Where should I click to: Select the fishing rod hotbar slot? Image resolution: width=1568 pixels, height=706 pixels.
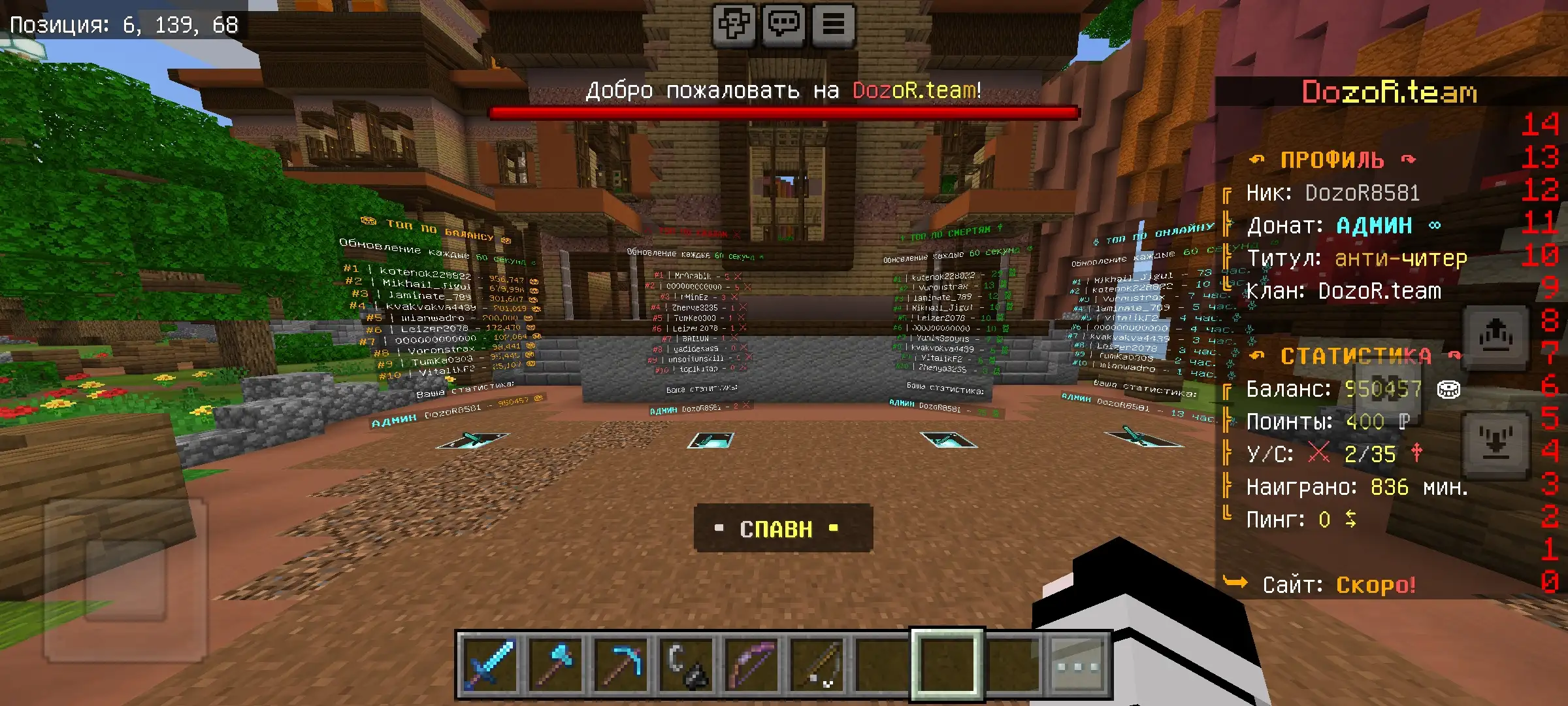(x=817, y=665)
